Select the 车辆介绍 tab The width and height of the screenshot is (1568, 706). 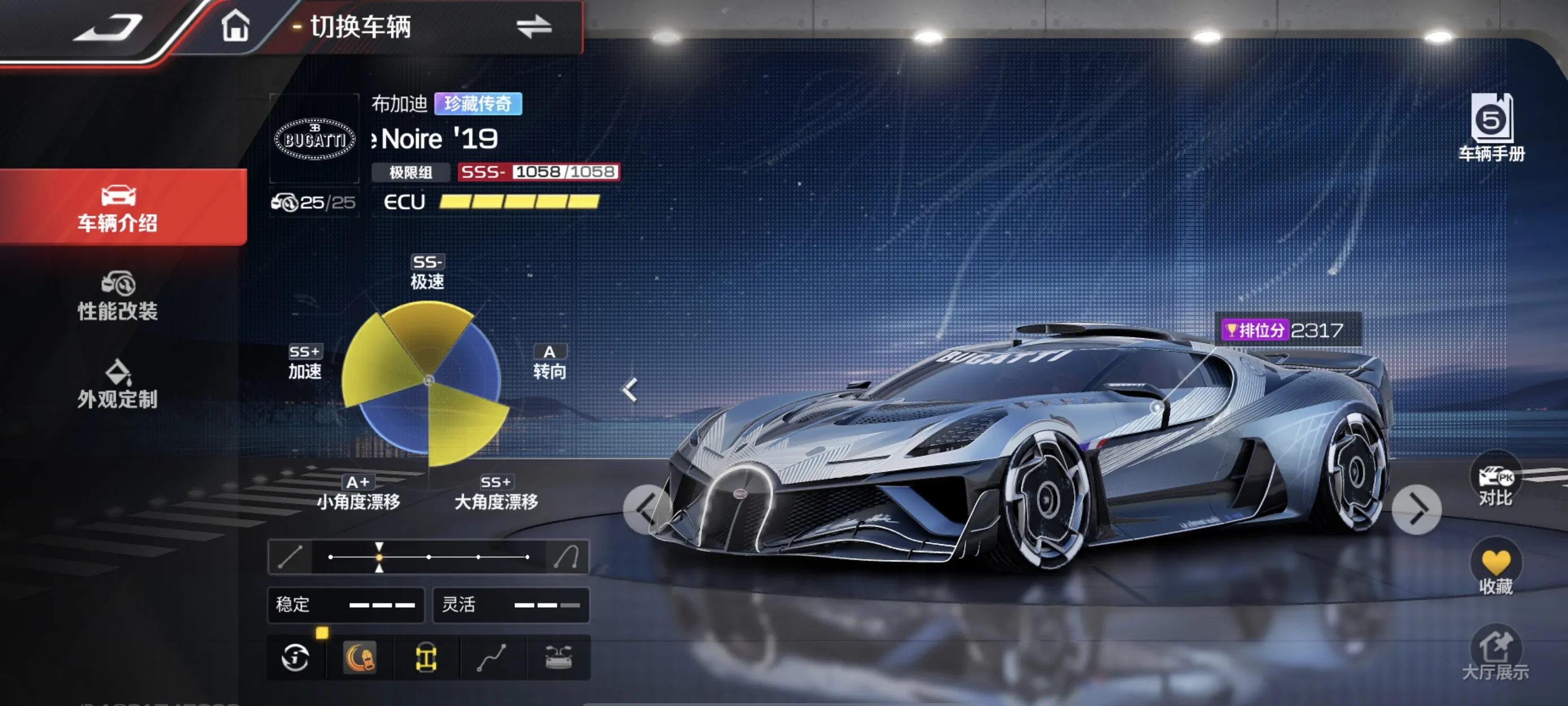click(117, 208)
